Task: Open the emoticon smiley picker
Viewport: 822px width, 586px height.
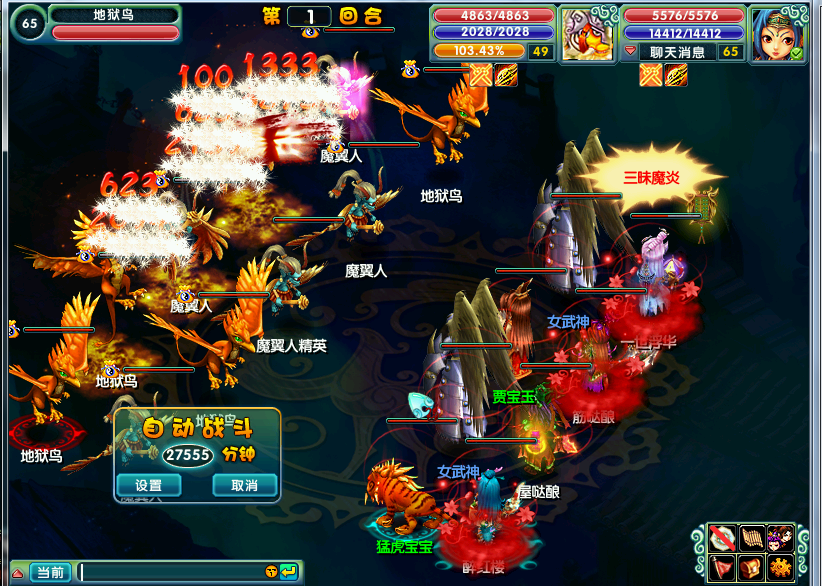Action: tap(271, 571)
